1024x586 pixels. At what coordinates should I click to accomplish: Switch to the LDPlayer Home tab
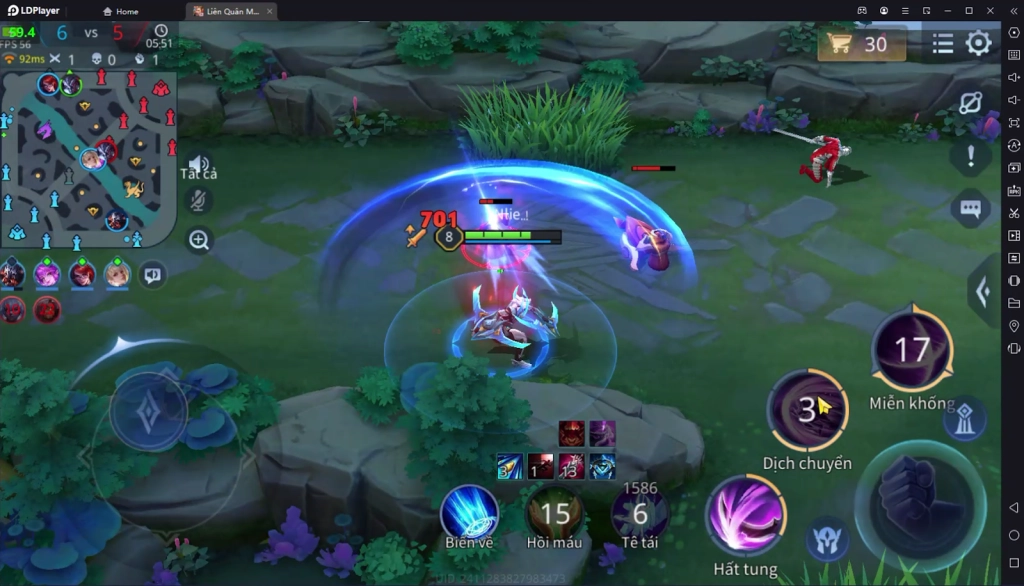pos(120,11)
